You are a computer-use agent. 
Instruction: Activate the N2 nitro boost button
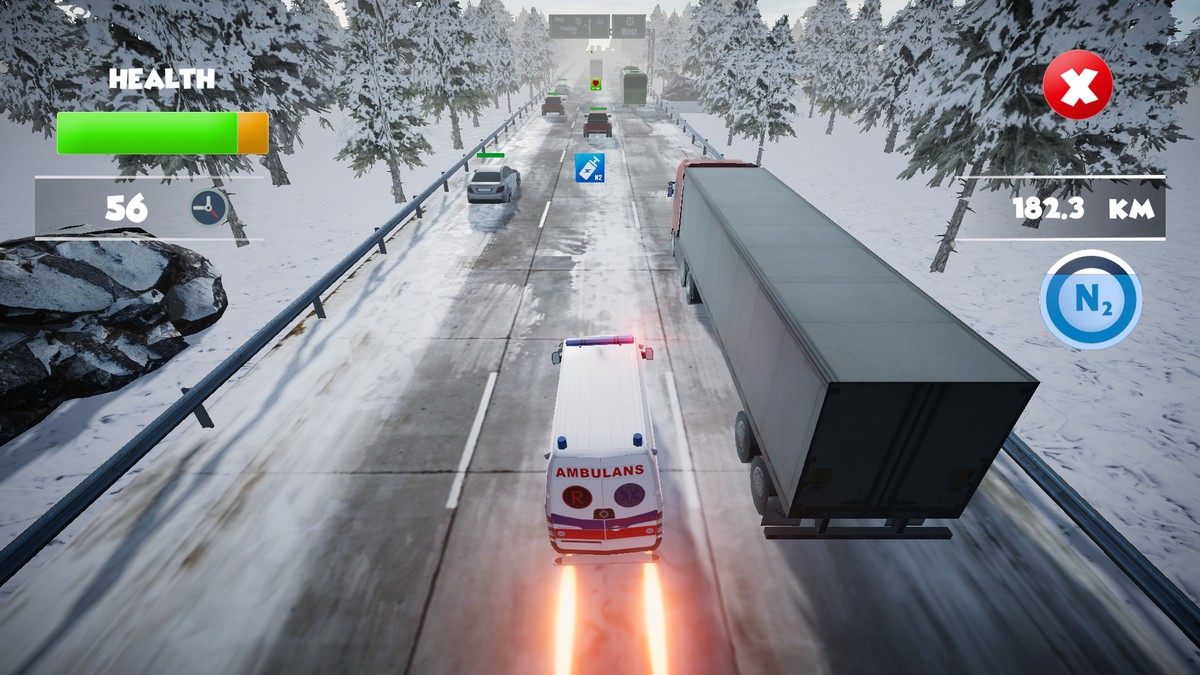1090,300
